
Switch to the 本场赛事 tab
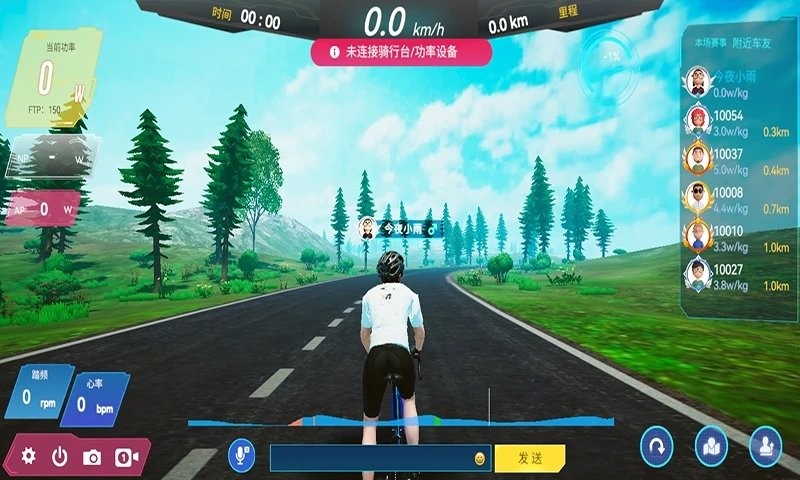[708, 44]
